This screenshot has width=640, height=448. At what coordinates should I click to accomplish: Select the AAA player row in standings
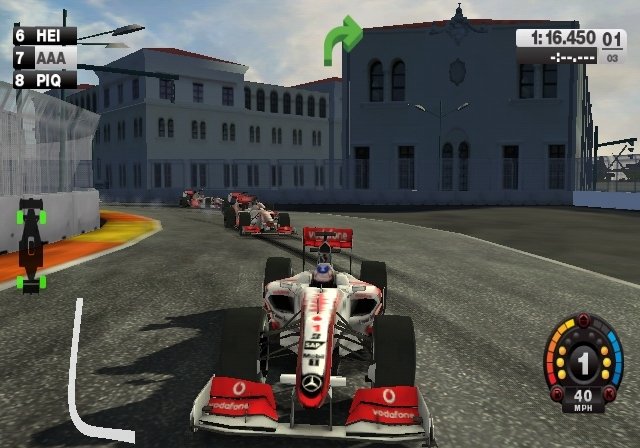click(x=44, y=57)
